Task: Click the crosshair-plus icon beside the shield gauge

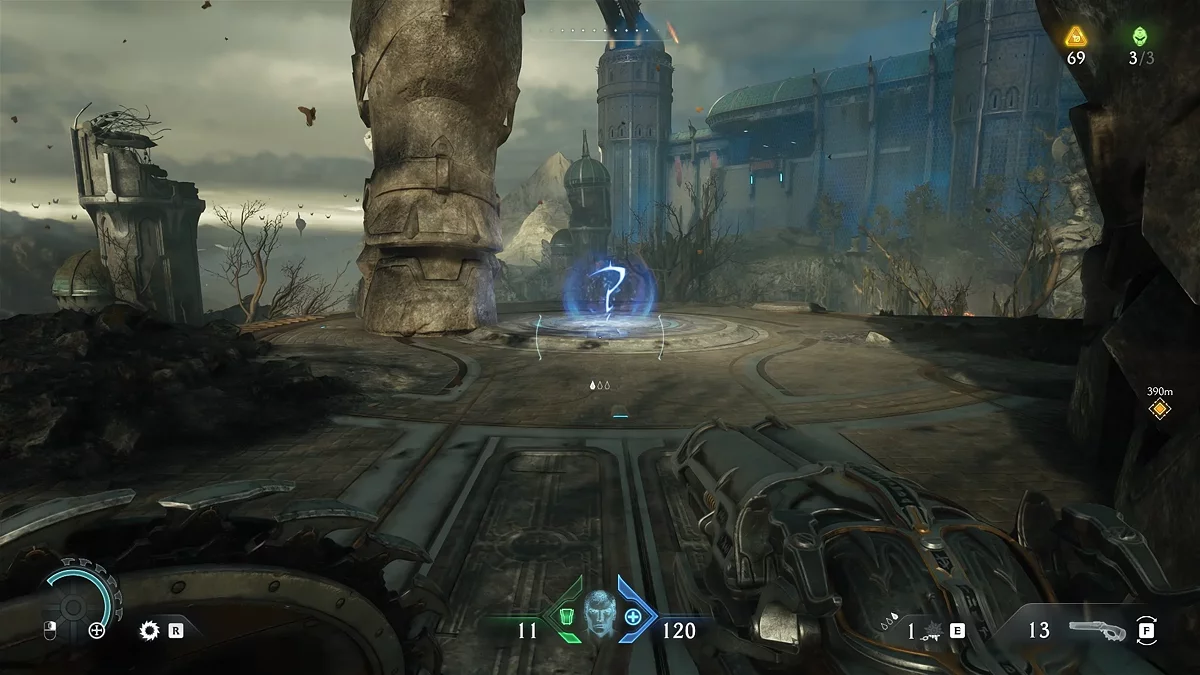Action: coord(97,630)
